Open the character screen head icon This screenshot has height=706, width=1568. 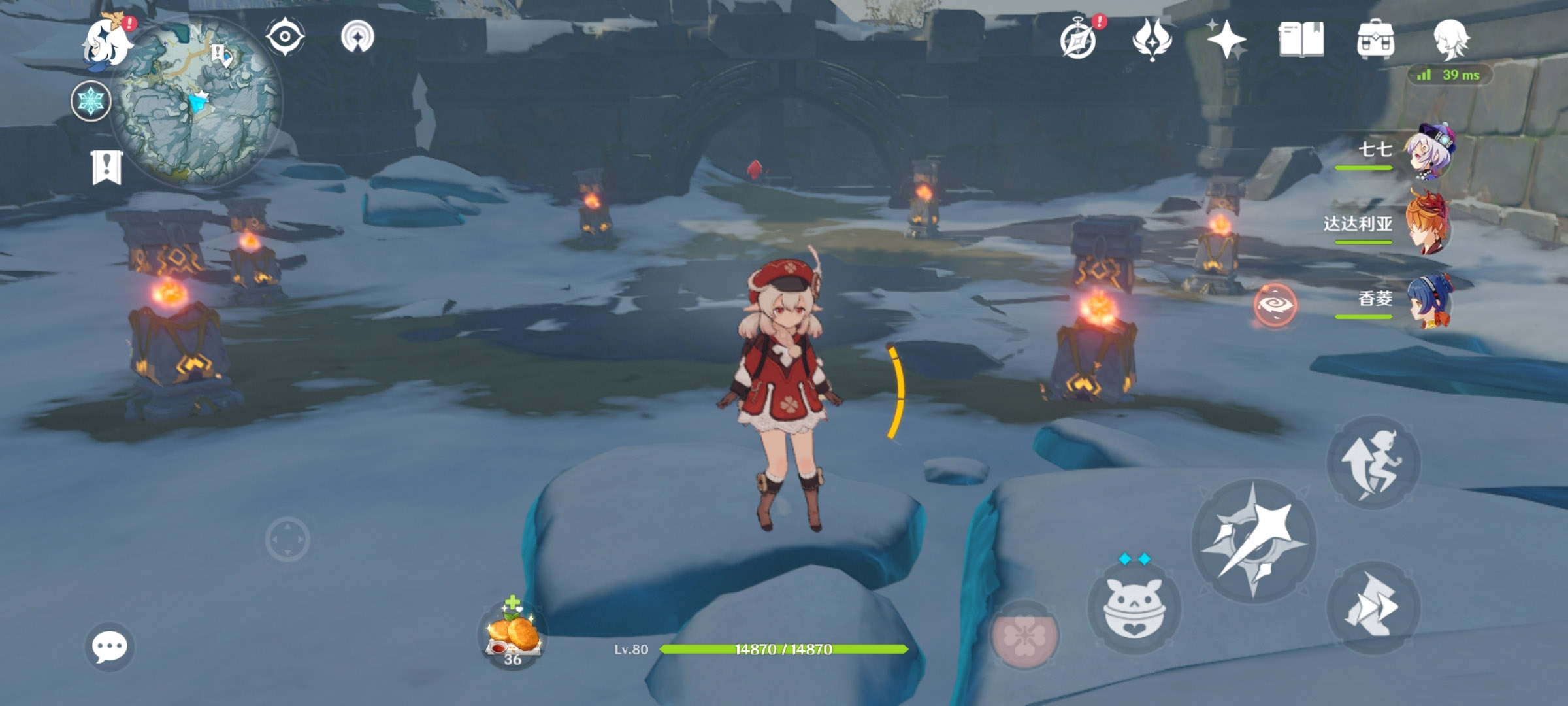pos(1450,39)
